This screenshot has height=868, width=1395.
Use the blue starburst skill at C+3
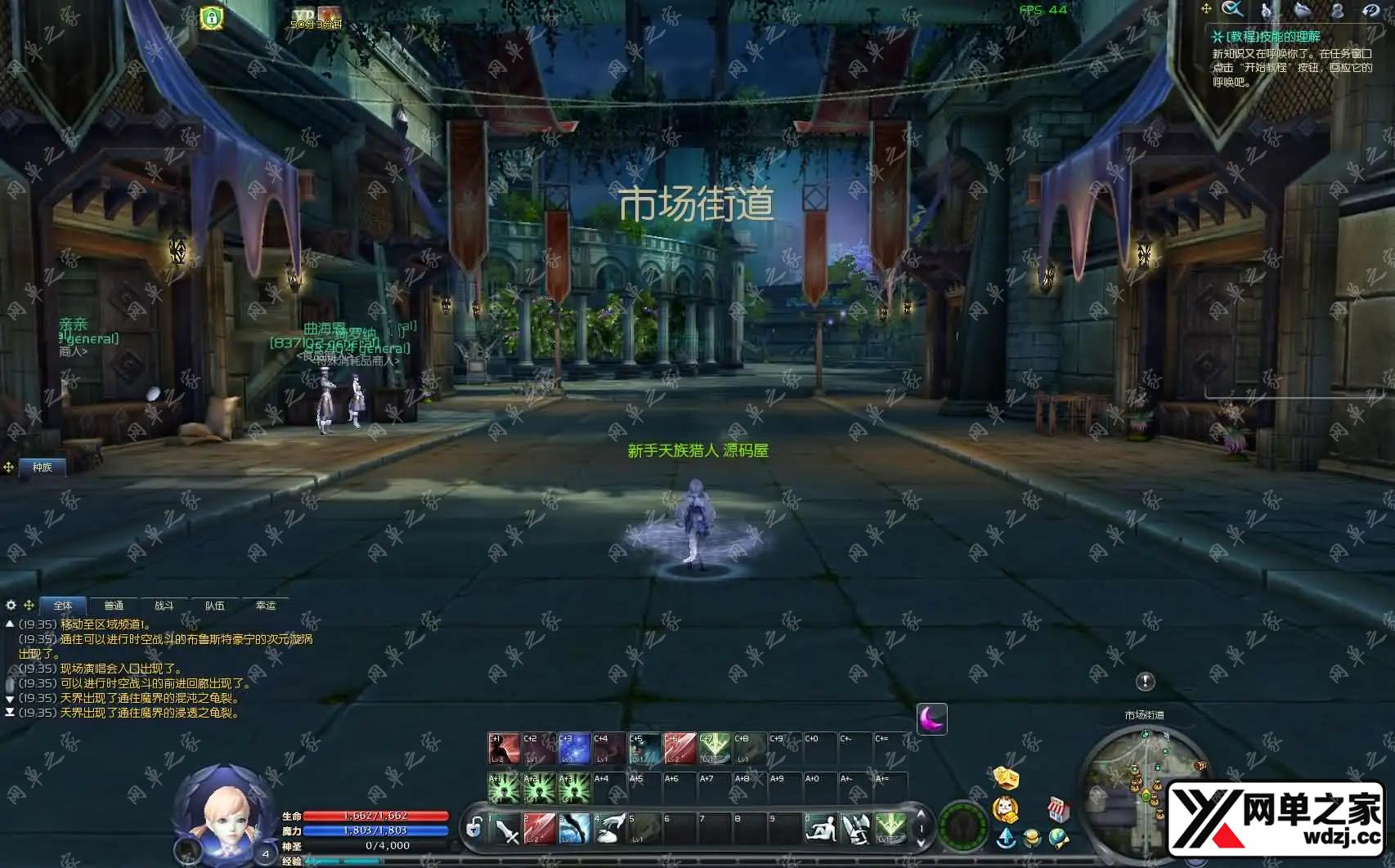point(574,749)
